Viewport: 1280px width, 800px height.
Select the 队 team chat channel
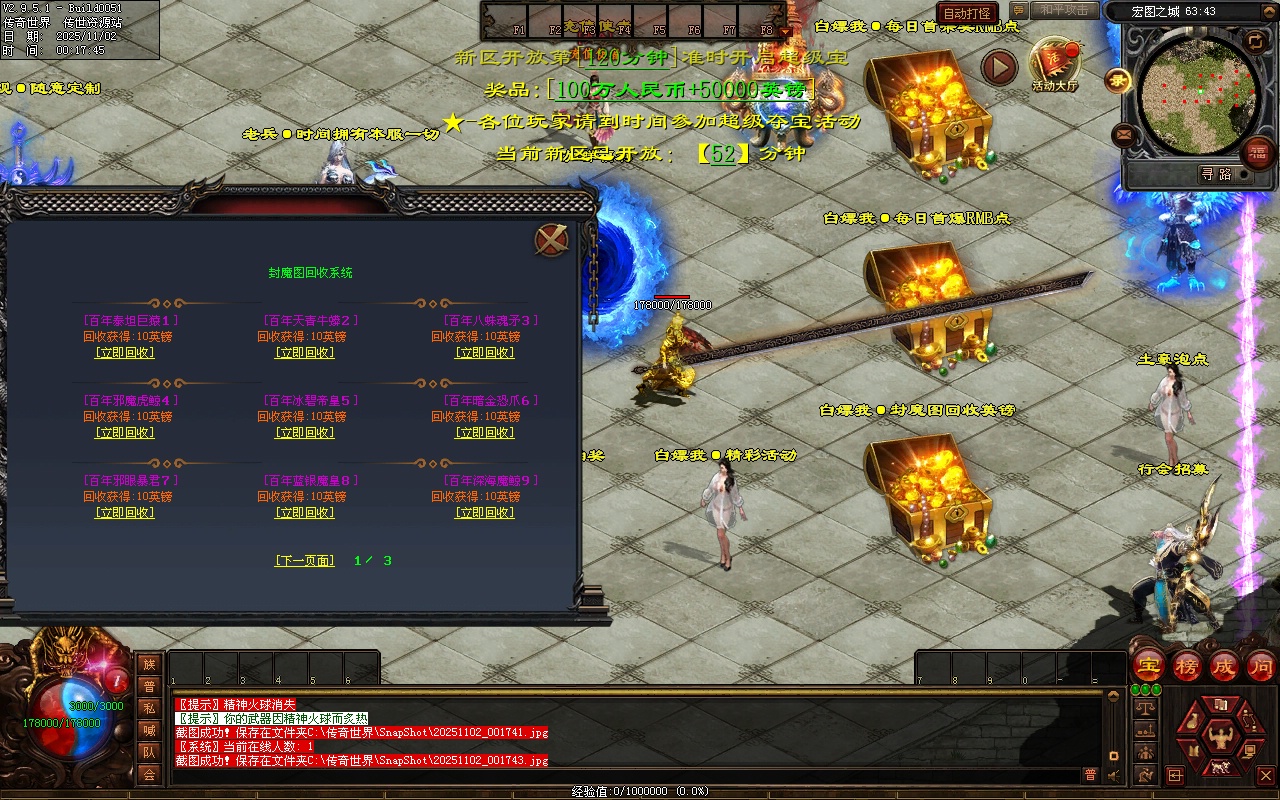[x=149, y=752]
